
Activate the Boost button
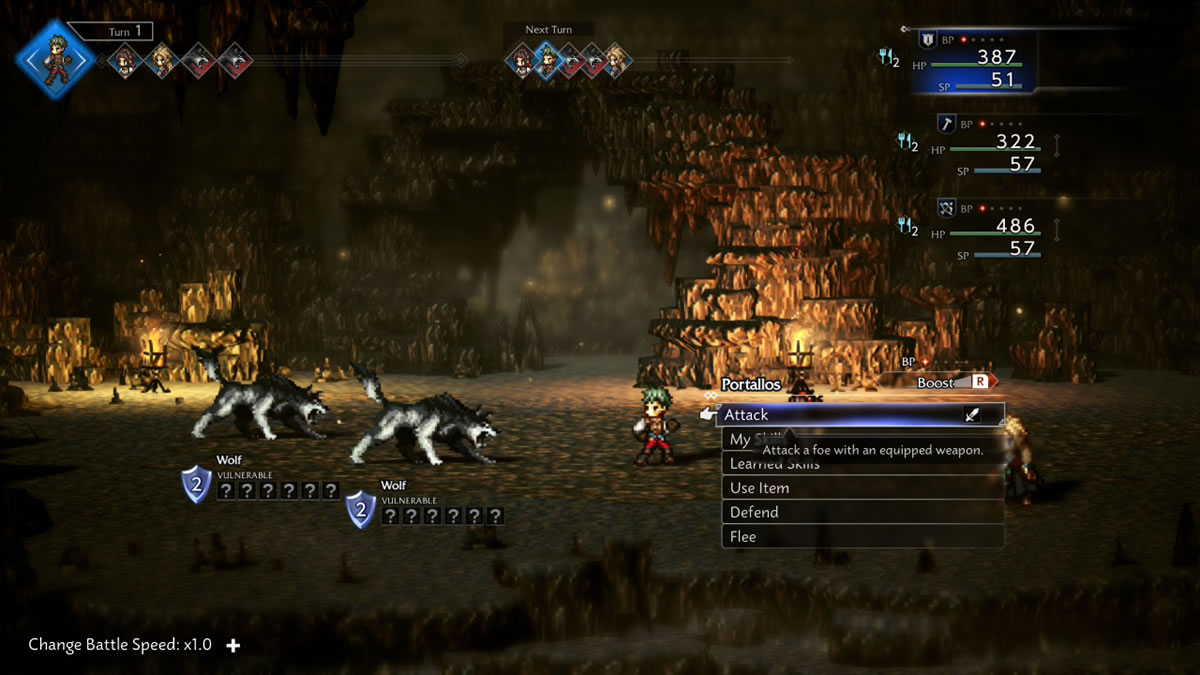[945, 382]
